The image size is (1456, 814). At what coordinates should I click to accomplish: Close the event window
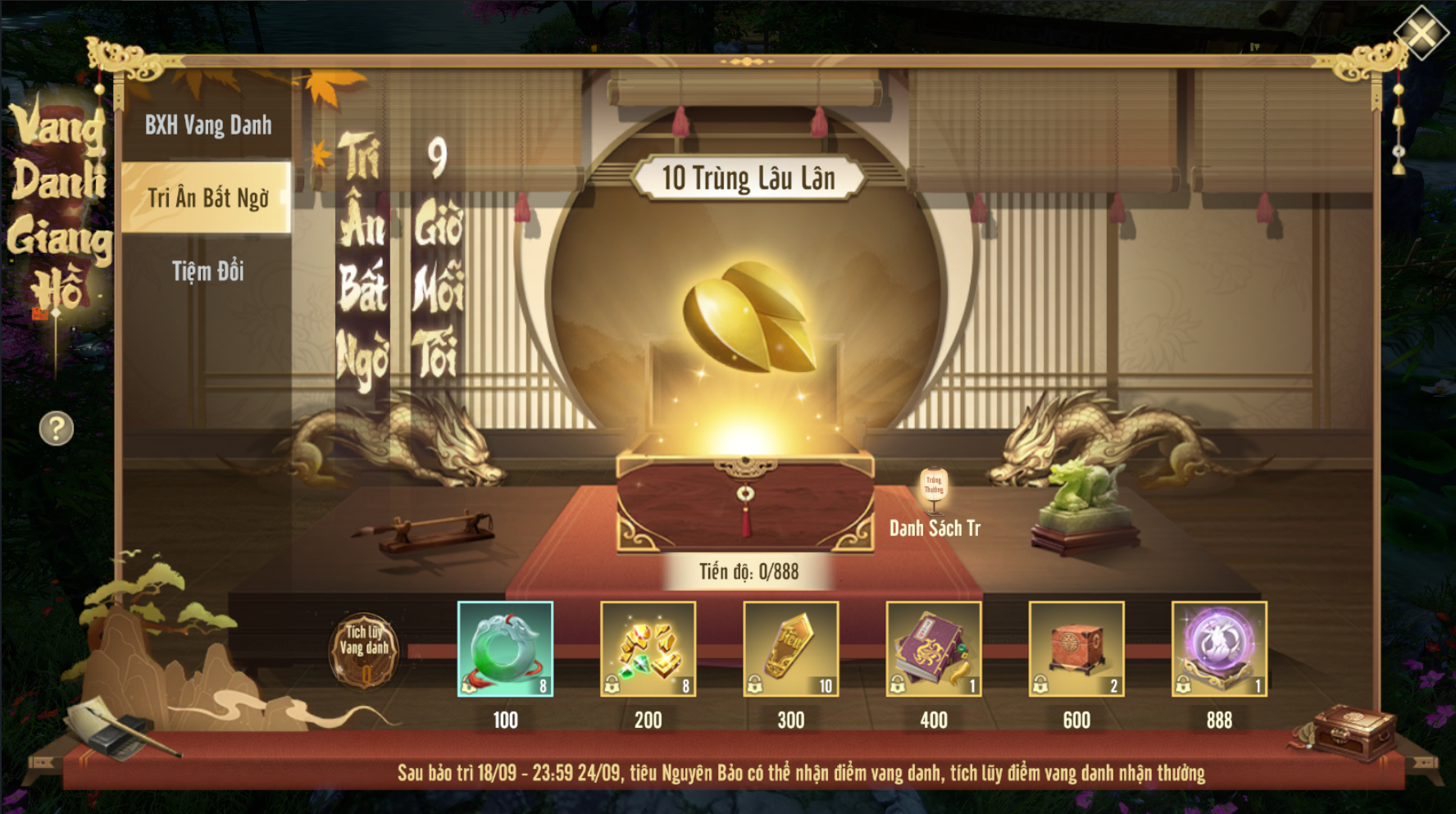[1421, 34]
